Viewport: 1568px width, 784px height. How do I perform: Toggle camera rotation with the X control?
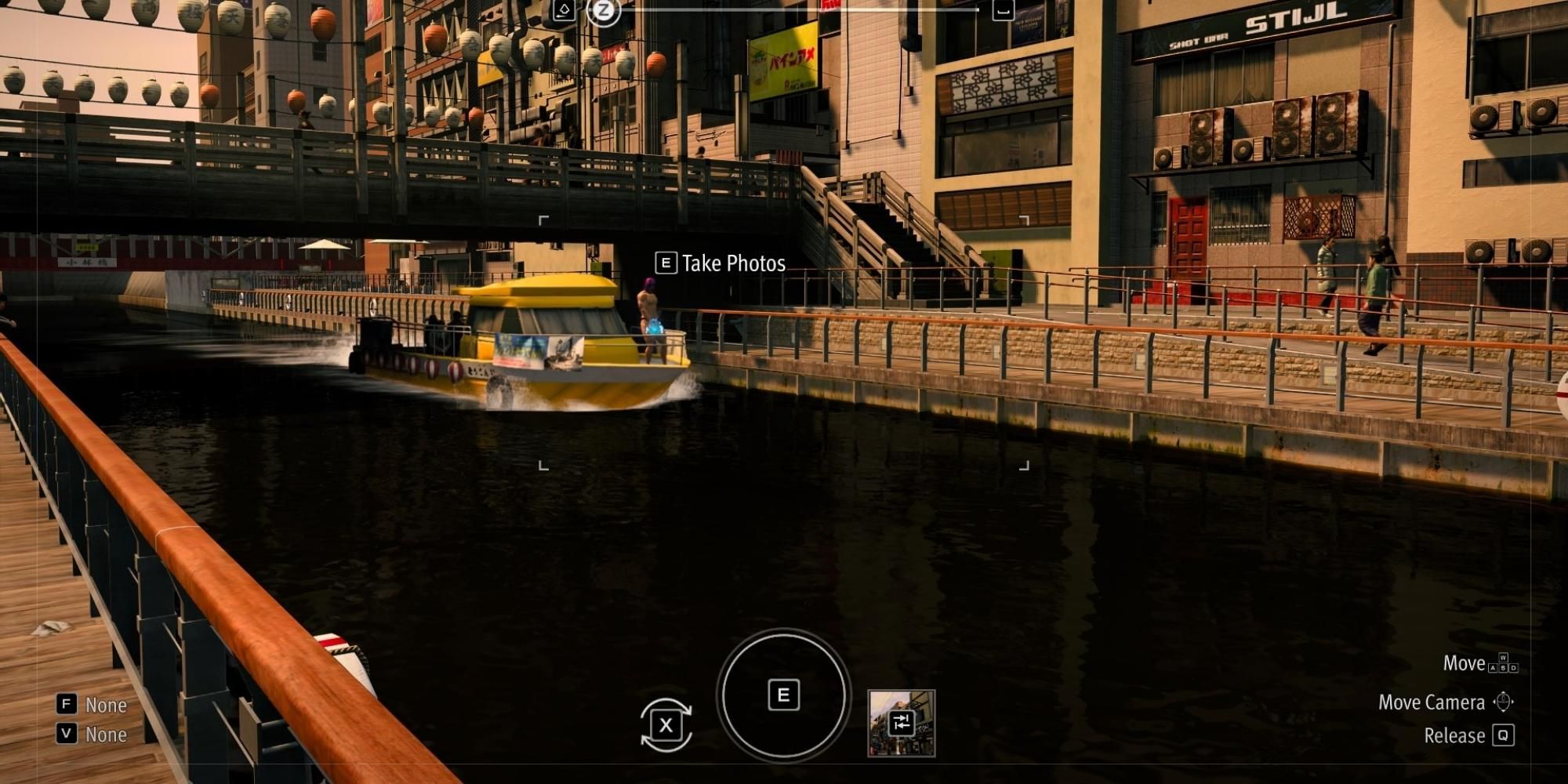click(x=667, y=725)
